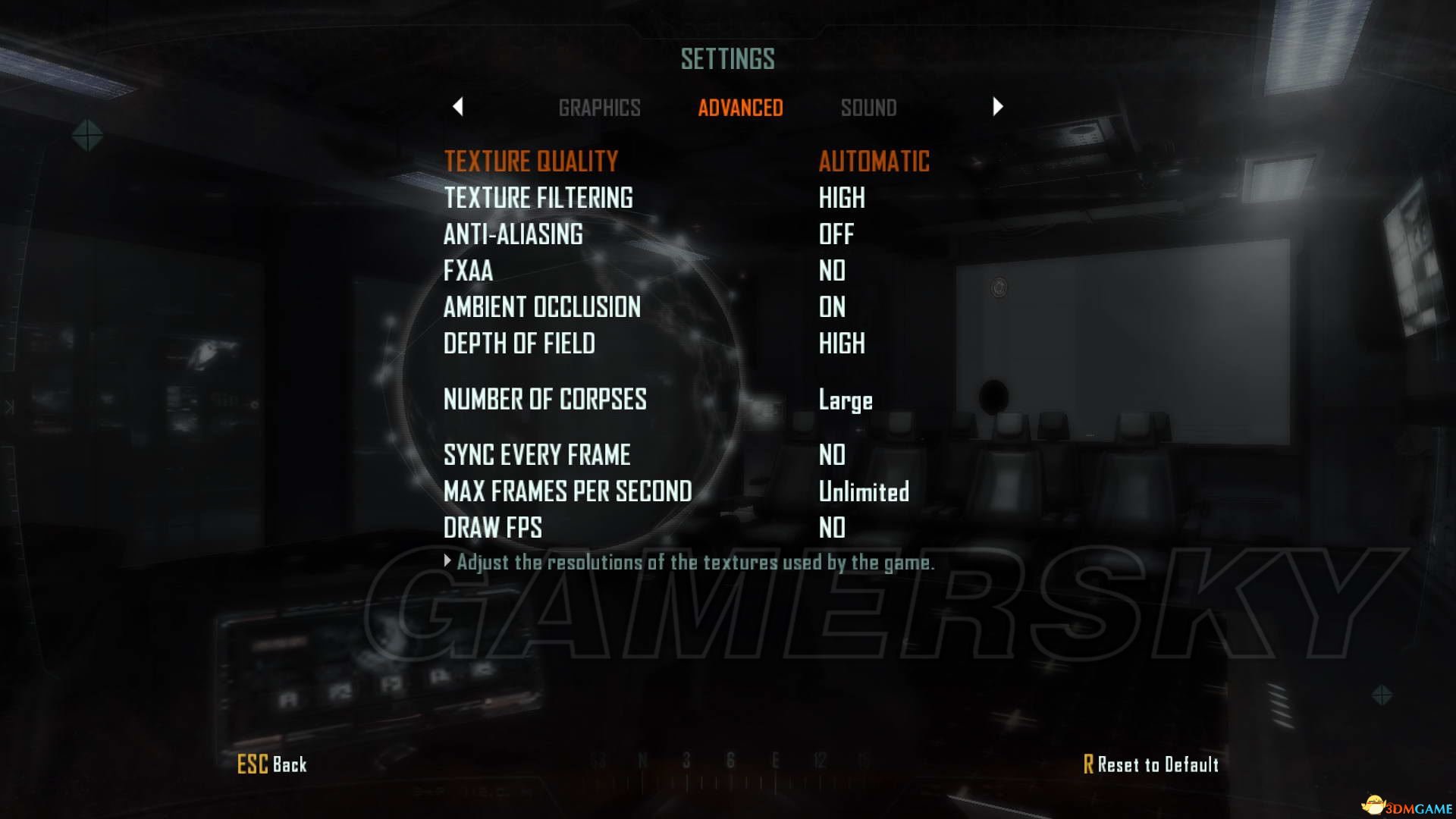Screen dimensions: 1456x819
Task: Go back with the Back button
Action: (x=272, y=764)
